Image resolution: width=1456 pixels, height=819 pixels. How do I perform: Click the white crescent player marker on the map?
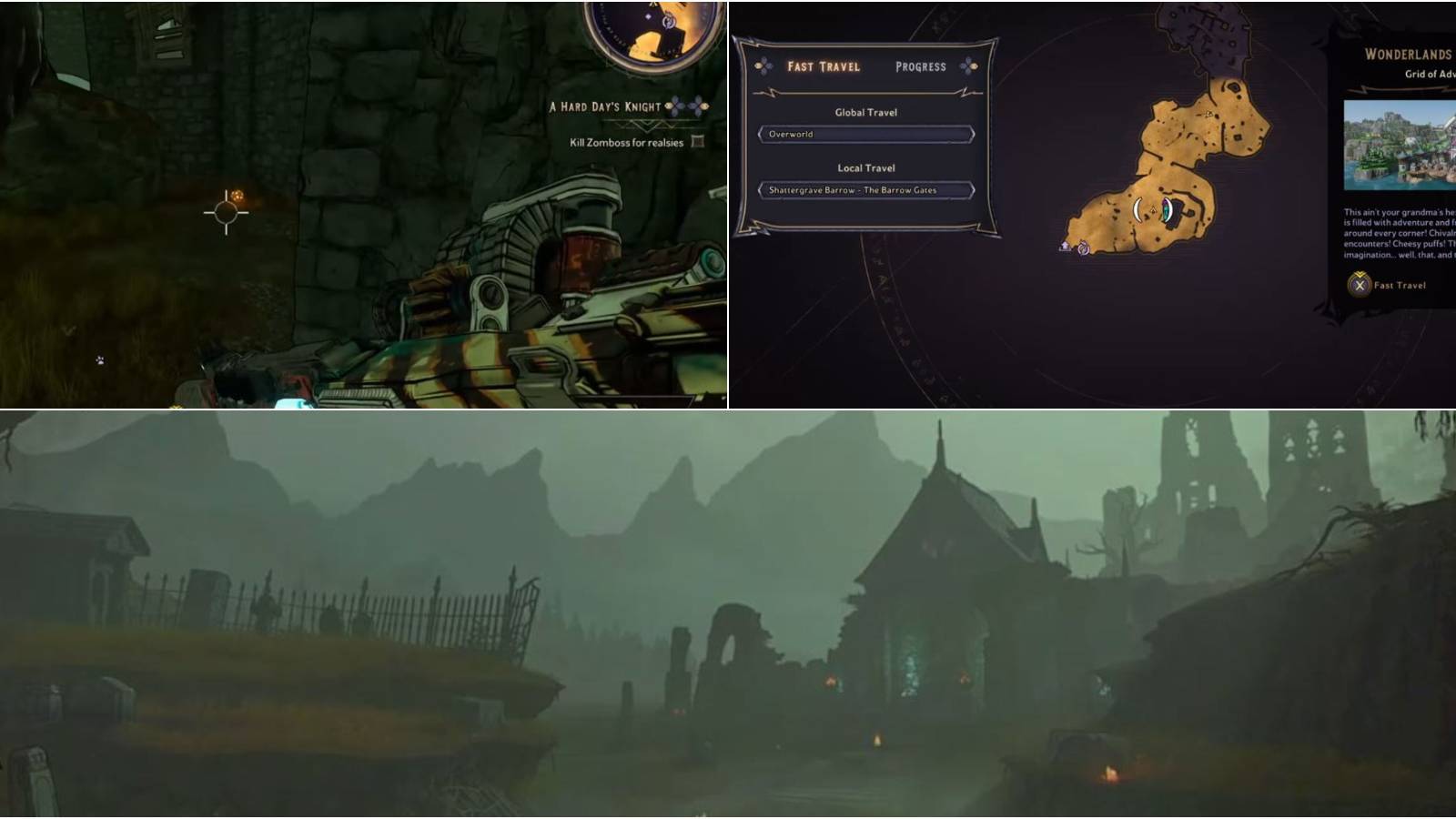[x=1137, y=209]
